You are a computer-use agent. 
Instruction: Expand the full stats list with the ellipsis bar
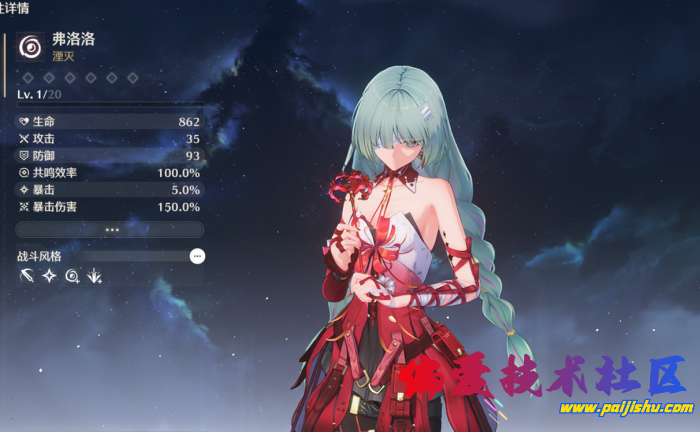pyautogui.click(x=110, y=229)
